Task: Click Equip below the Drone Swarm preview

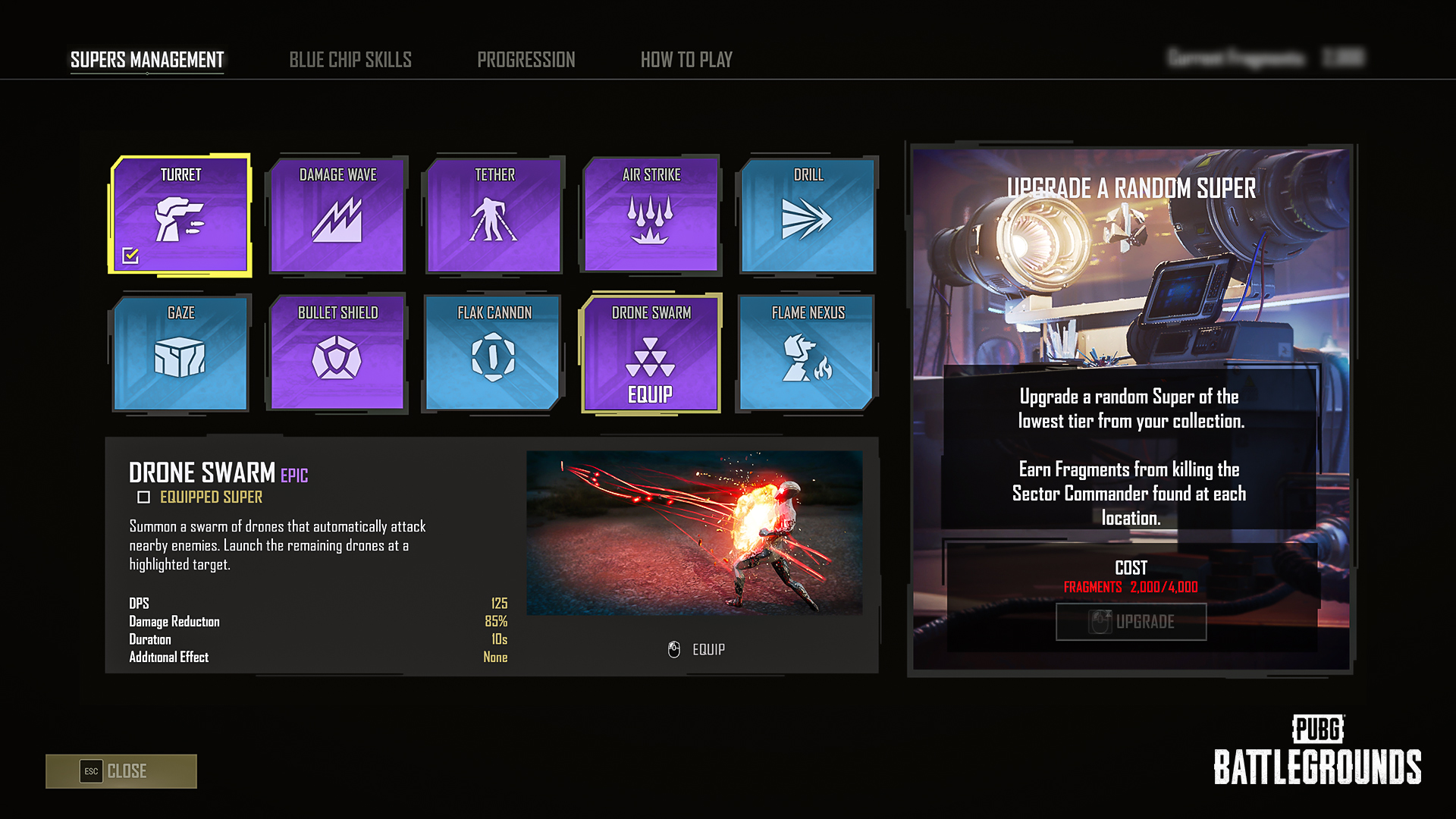Action: (x=697, y=650)
